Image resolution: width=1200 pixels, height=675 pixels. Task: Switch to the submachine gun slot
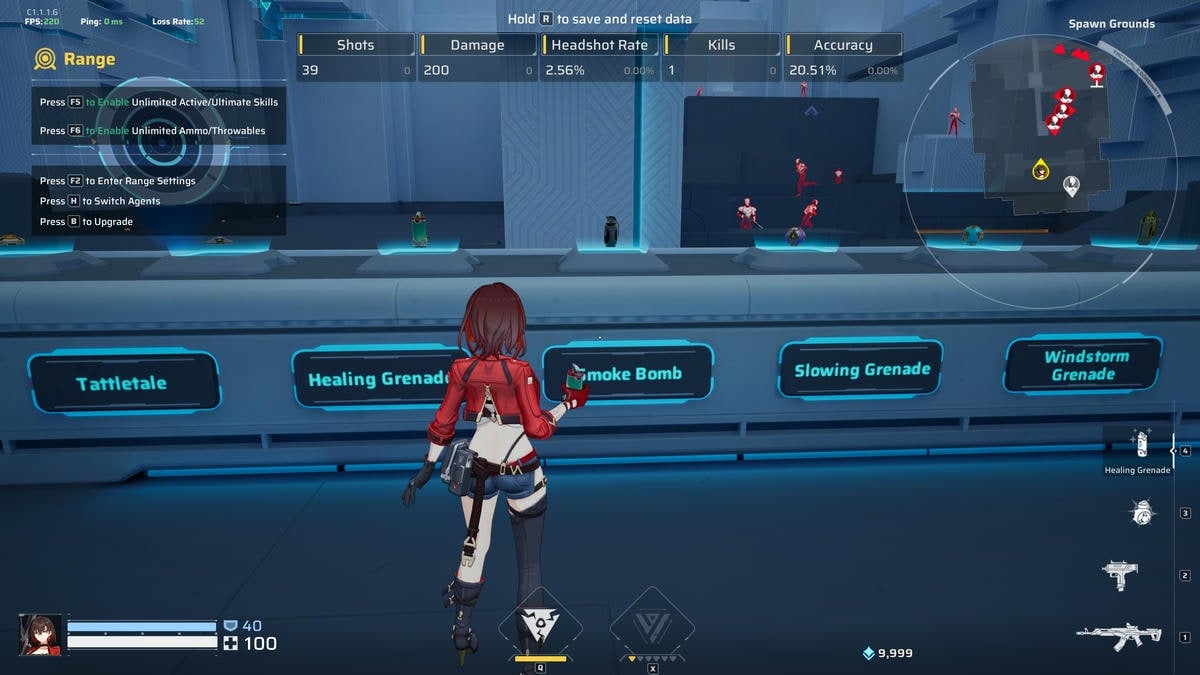[x=1120, y=574]
